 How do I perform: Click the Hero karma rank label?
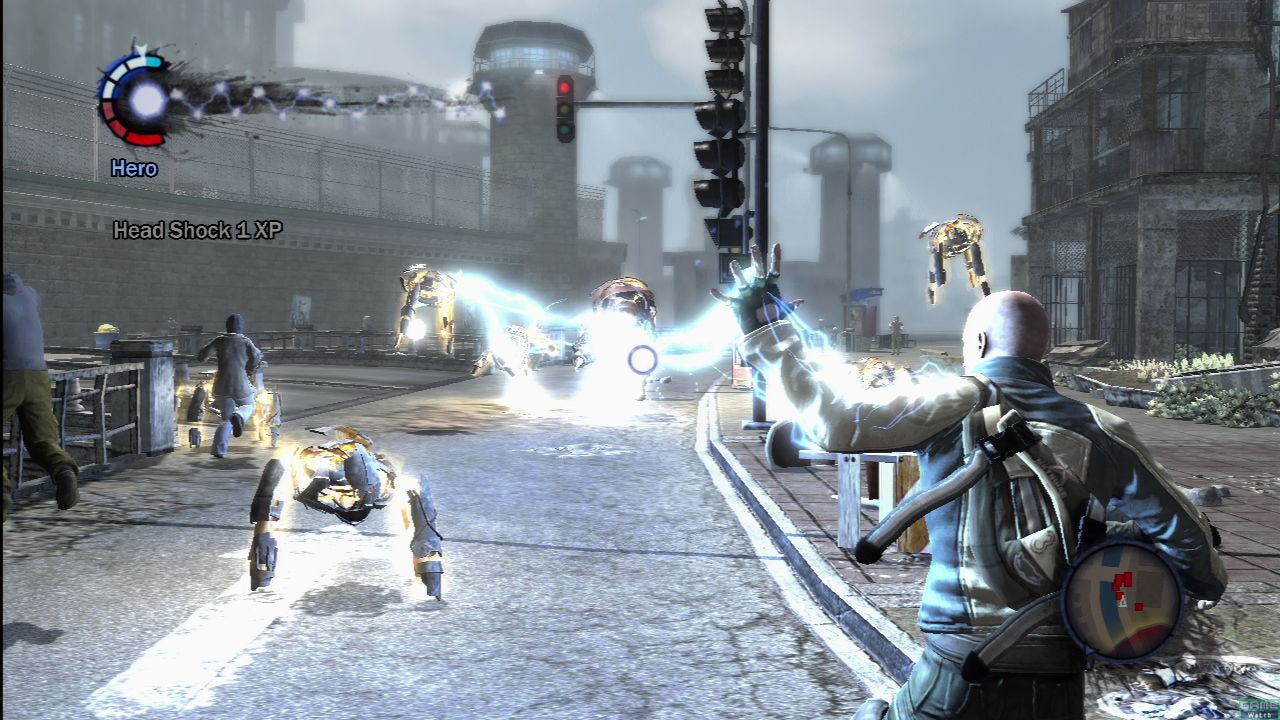point(134,168)
